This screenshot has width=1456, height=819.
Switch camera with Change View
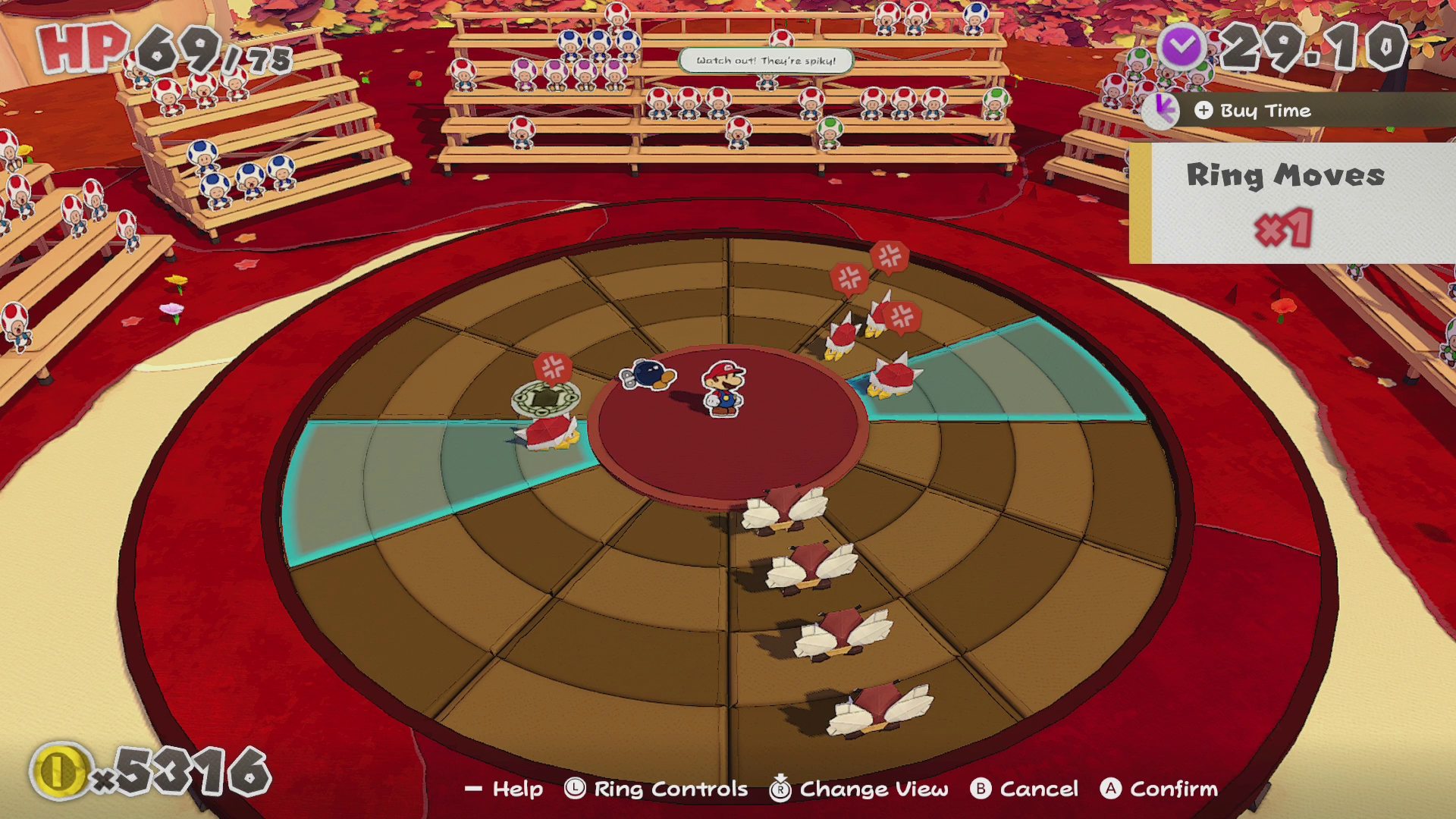coord(873,789)
